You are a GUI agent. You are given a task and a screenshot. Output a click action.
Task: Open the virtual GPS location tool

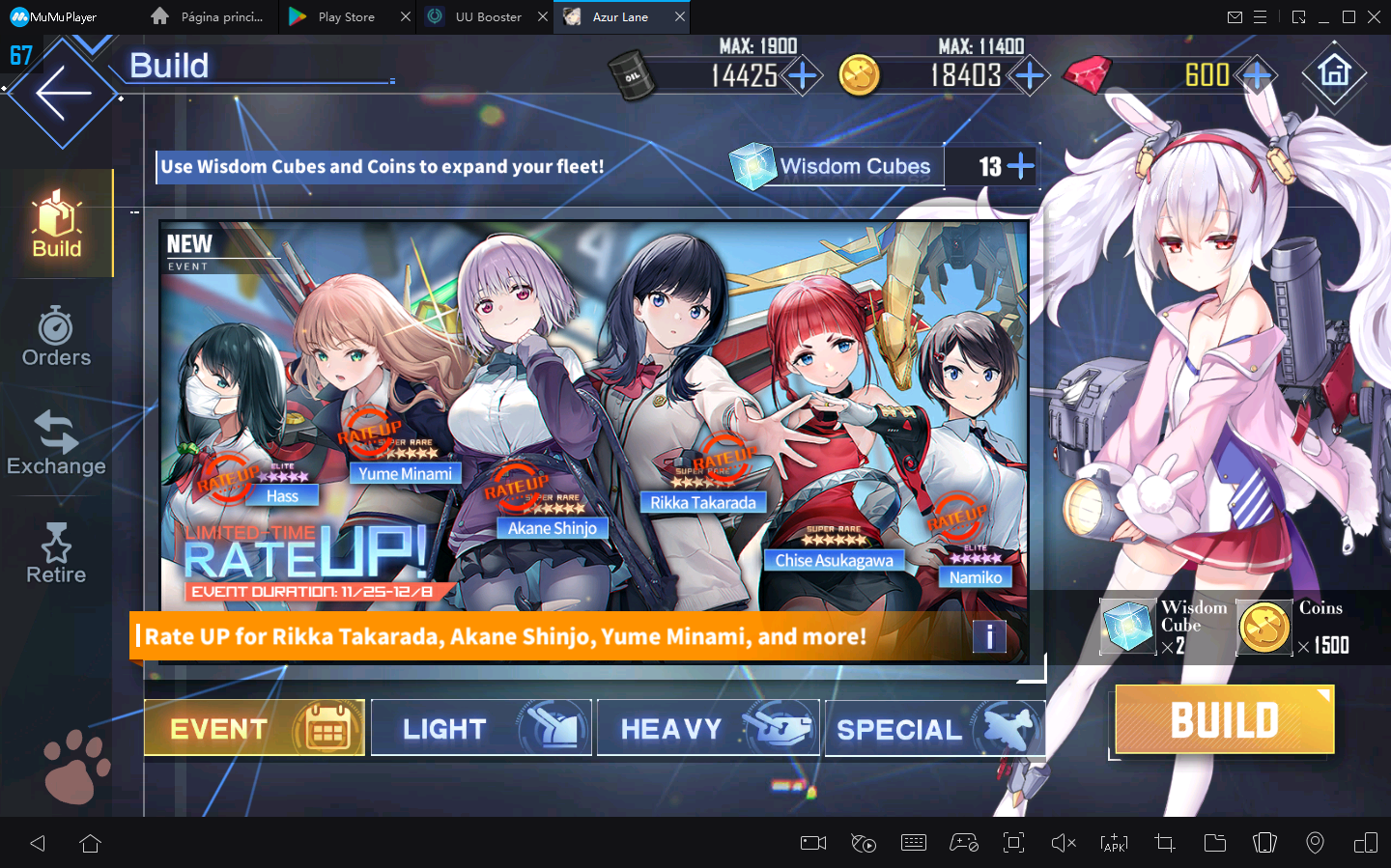tap(1315, 843)
